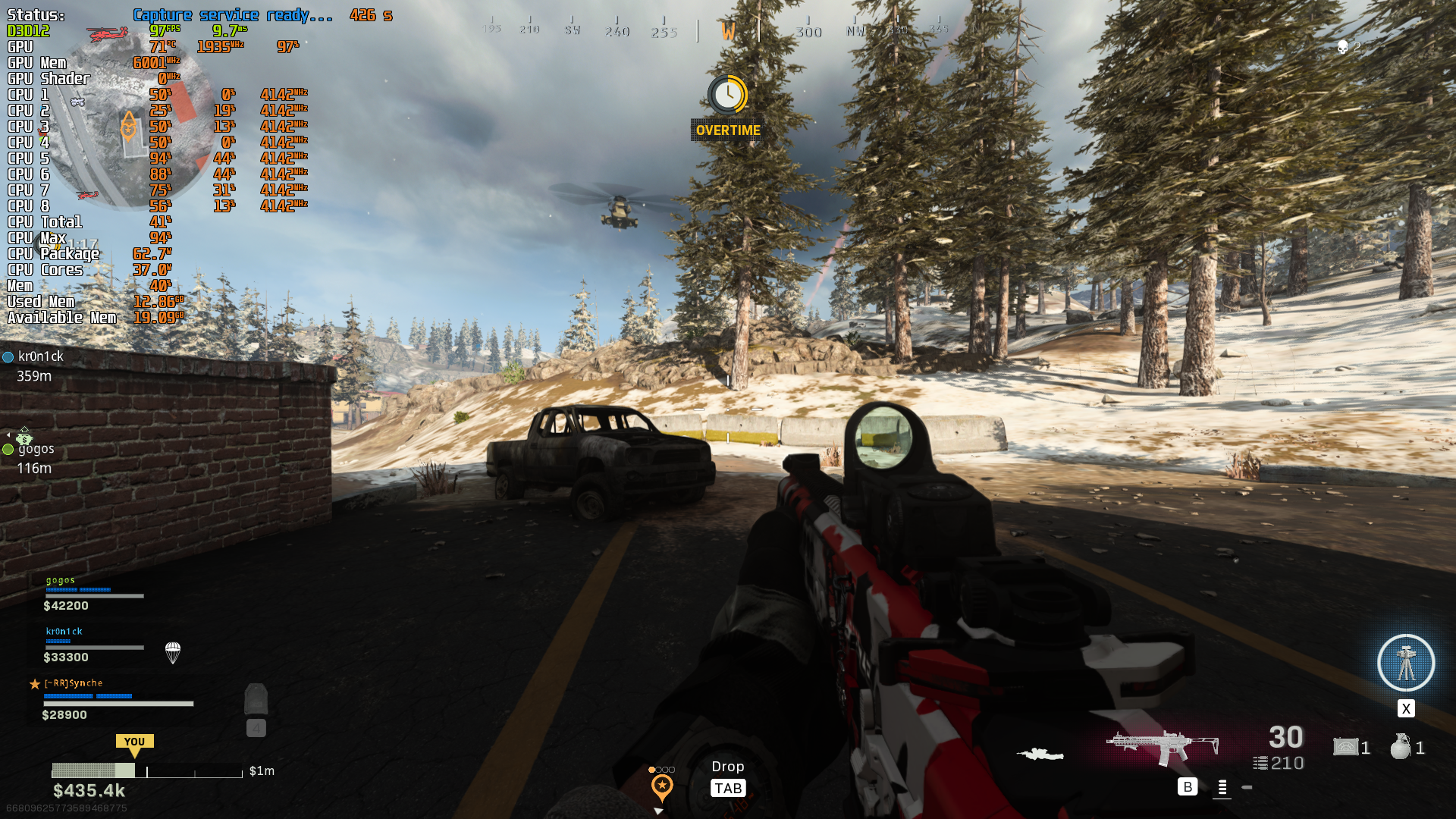Click the skull kill counter icon

pyautogui.click(x=1342, y=48)
